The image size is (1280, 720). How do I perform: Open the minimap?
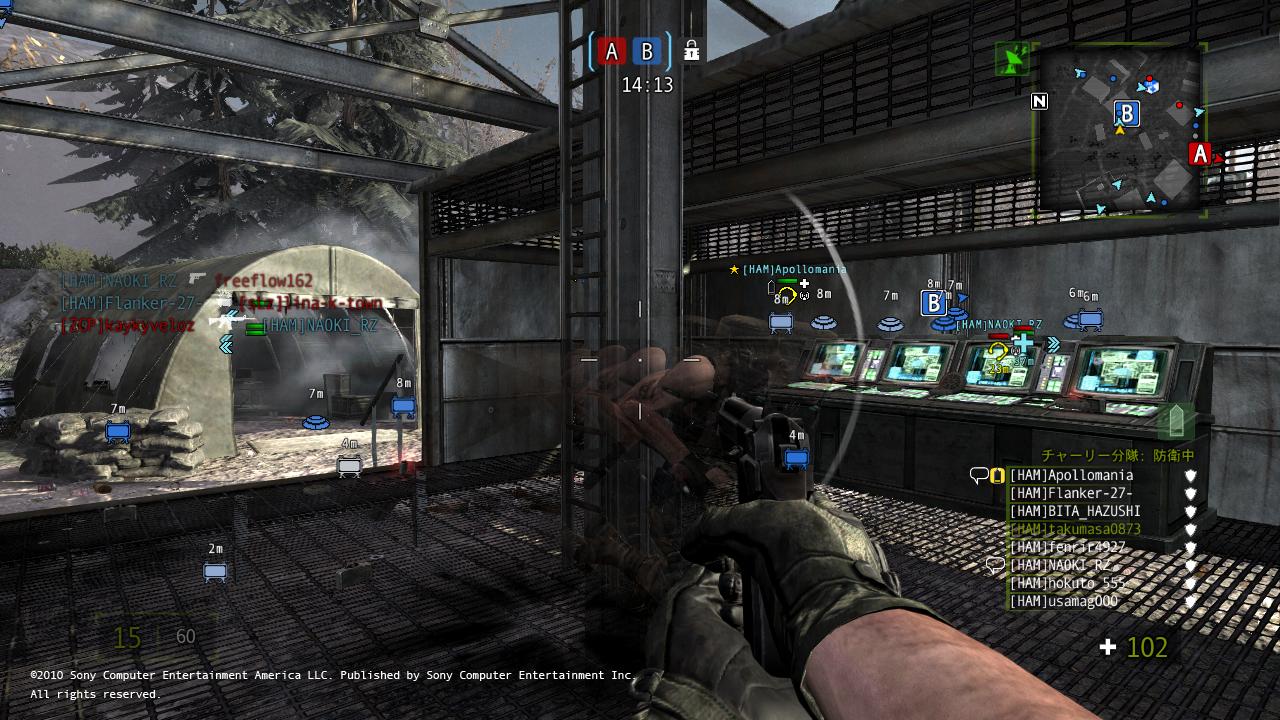pos(1120,130)
